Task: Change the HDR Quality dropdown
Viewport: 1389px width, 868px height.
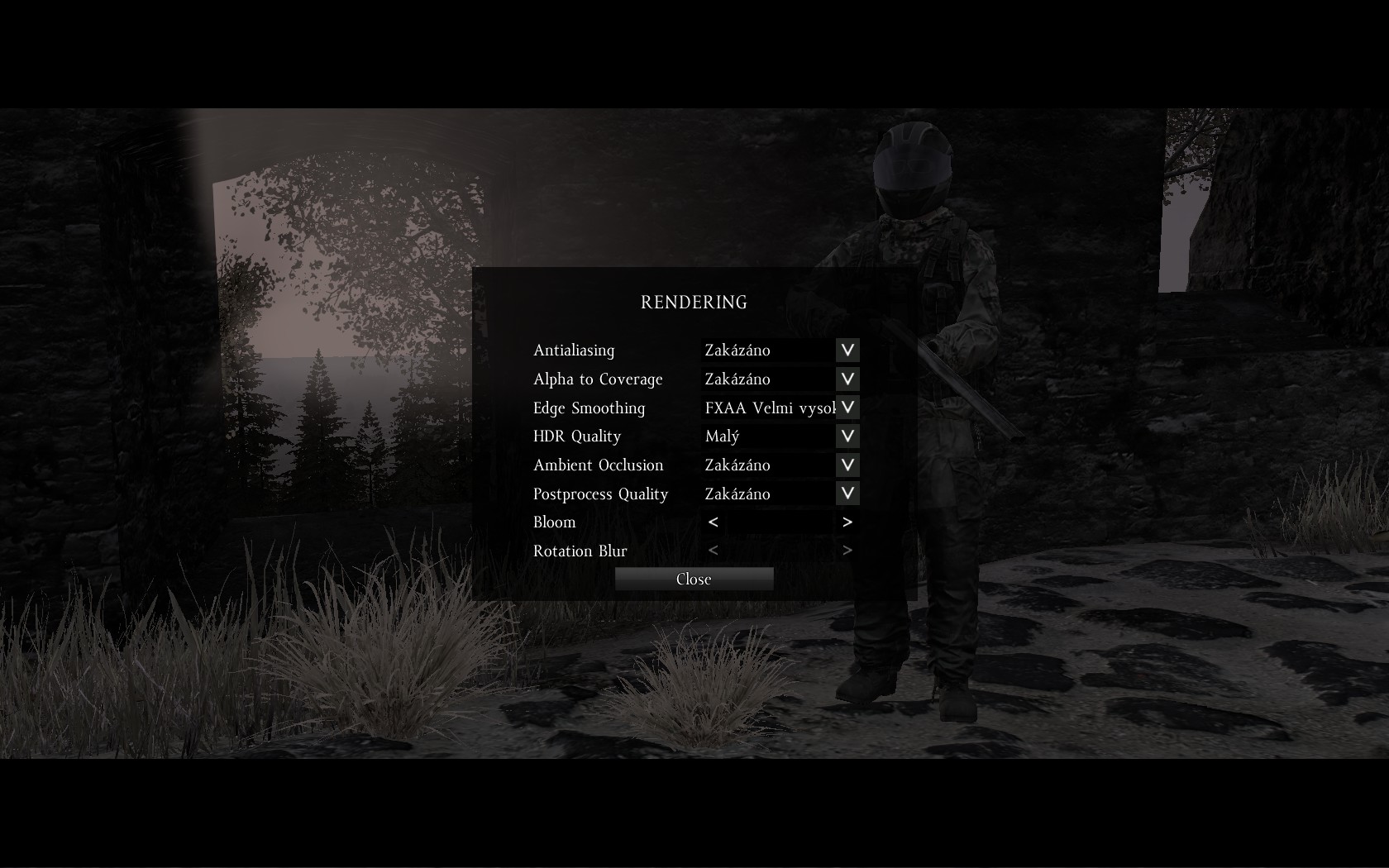Action: tap(847, 436)
